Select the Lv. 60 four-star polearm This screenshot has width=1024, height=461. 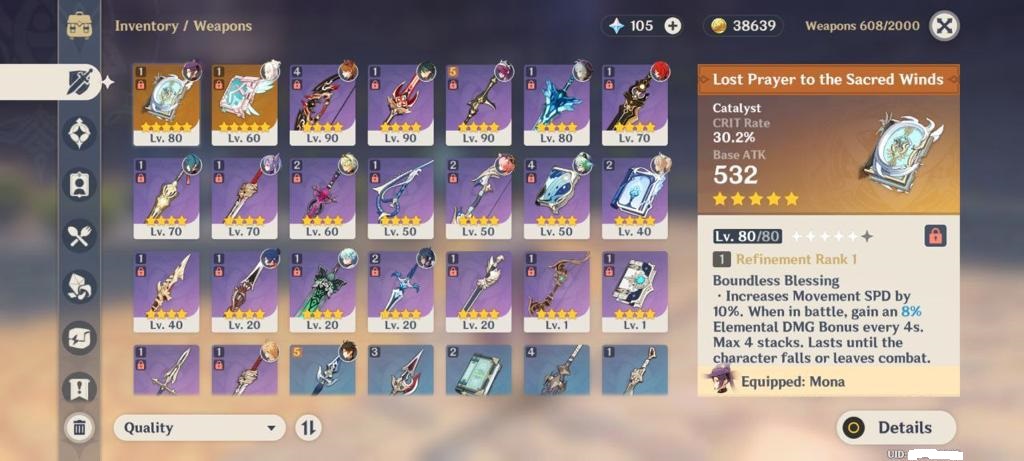click(322, 197)
